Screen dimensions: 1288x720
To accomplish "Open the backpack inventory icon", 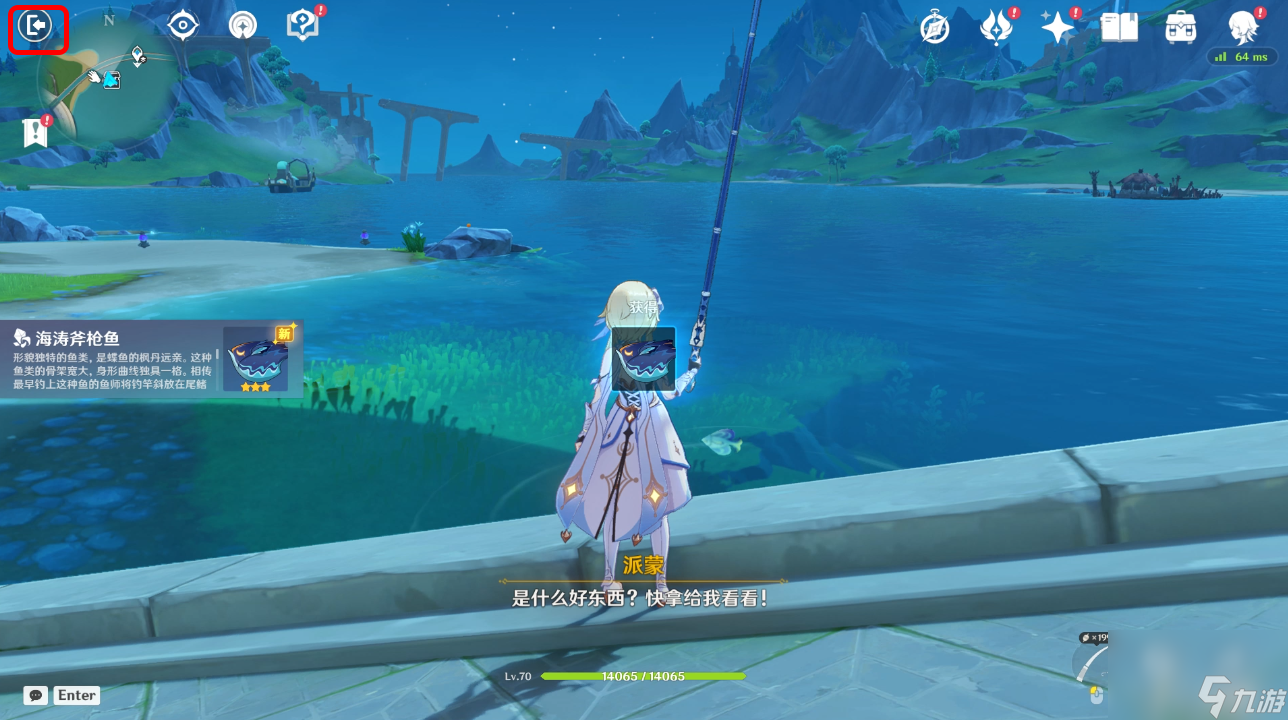I will tap(1181, 28).
